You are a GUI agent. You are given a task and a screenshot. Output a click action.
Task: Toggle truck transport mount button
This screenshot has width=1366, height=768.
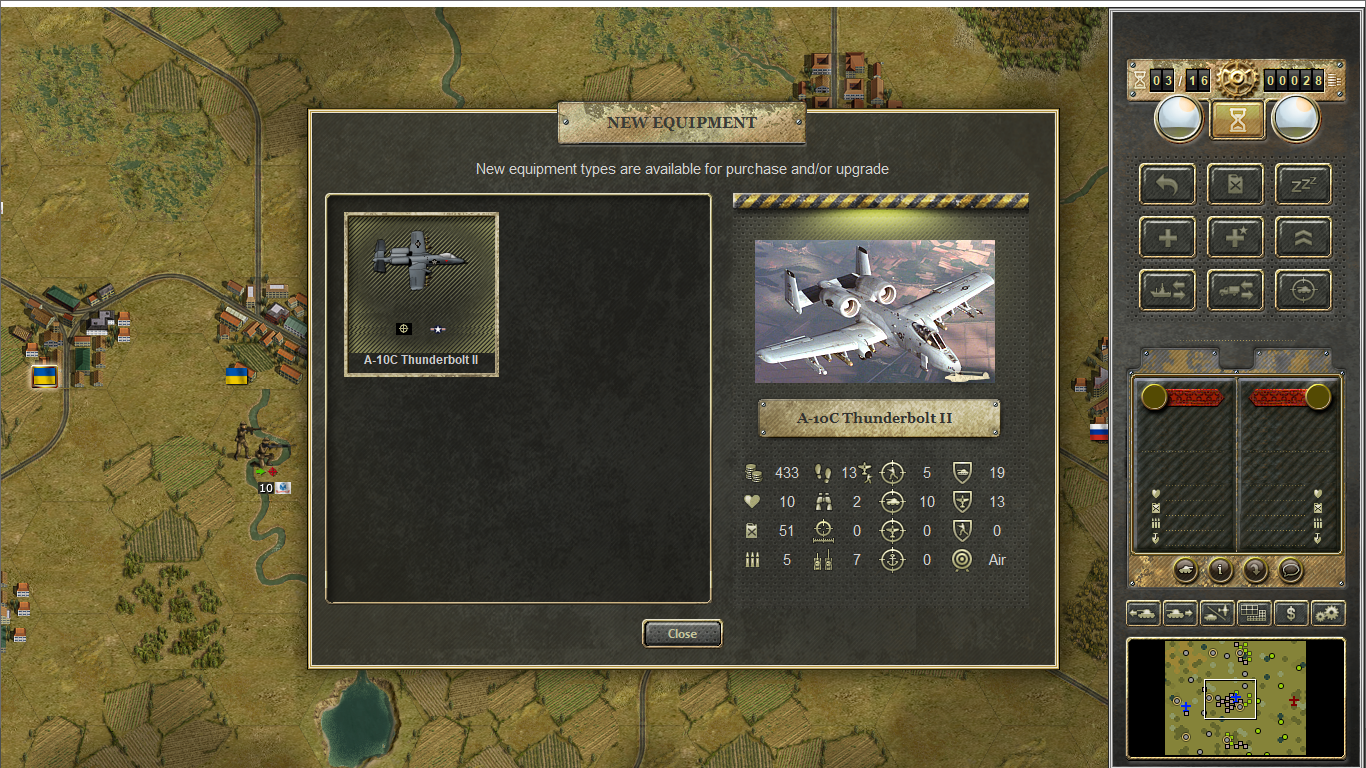click(x=1235, y=290)
